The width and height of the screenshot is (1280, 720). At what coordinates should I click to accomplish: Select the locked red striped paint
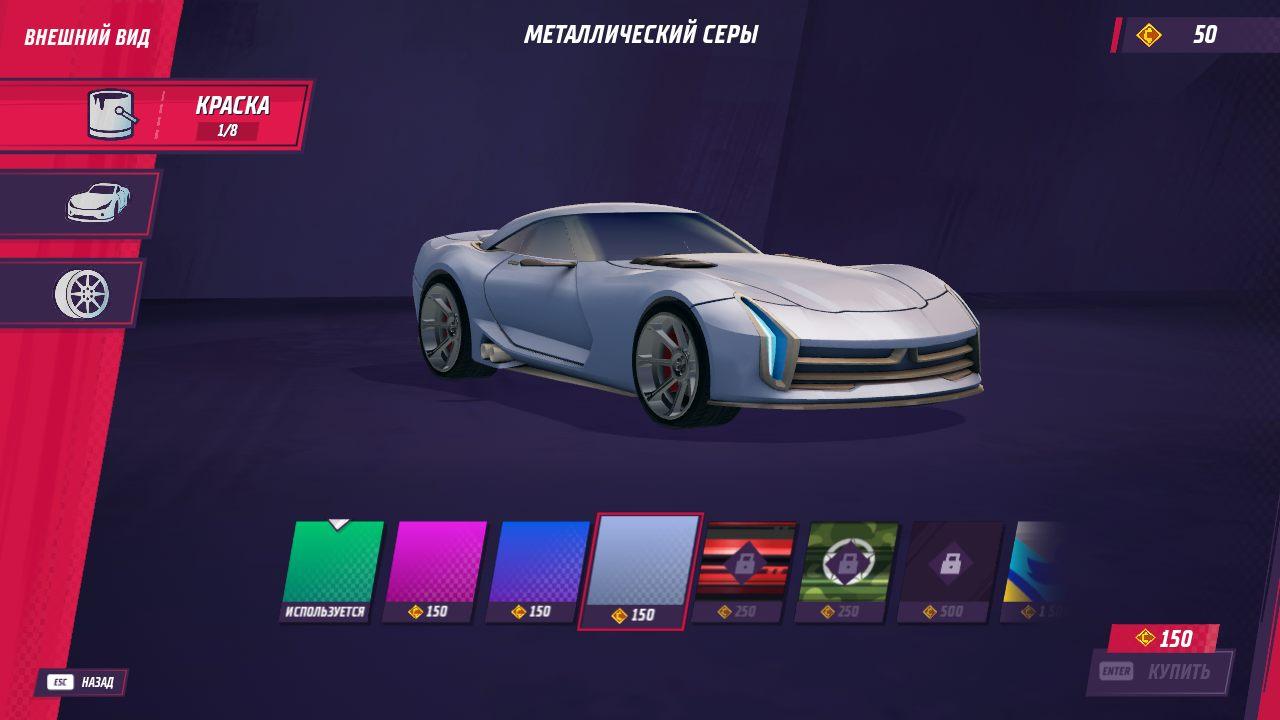coord(745,565)
